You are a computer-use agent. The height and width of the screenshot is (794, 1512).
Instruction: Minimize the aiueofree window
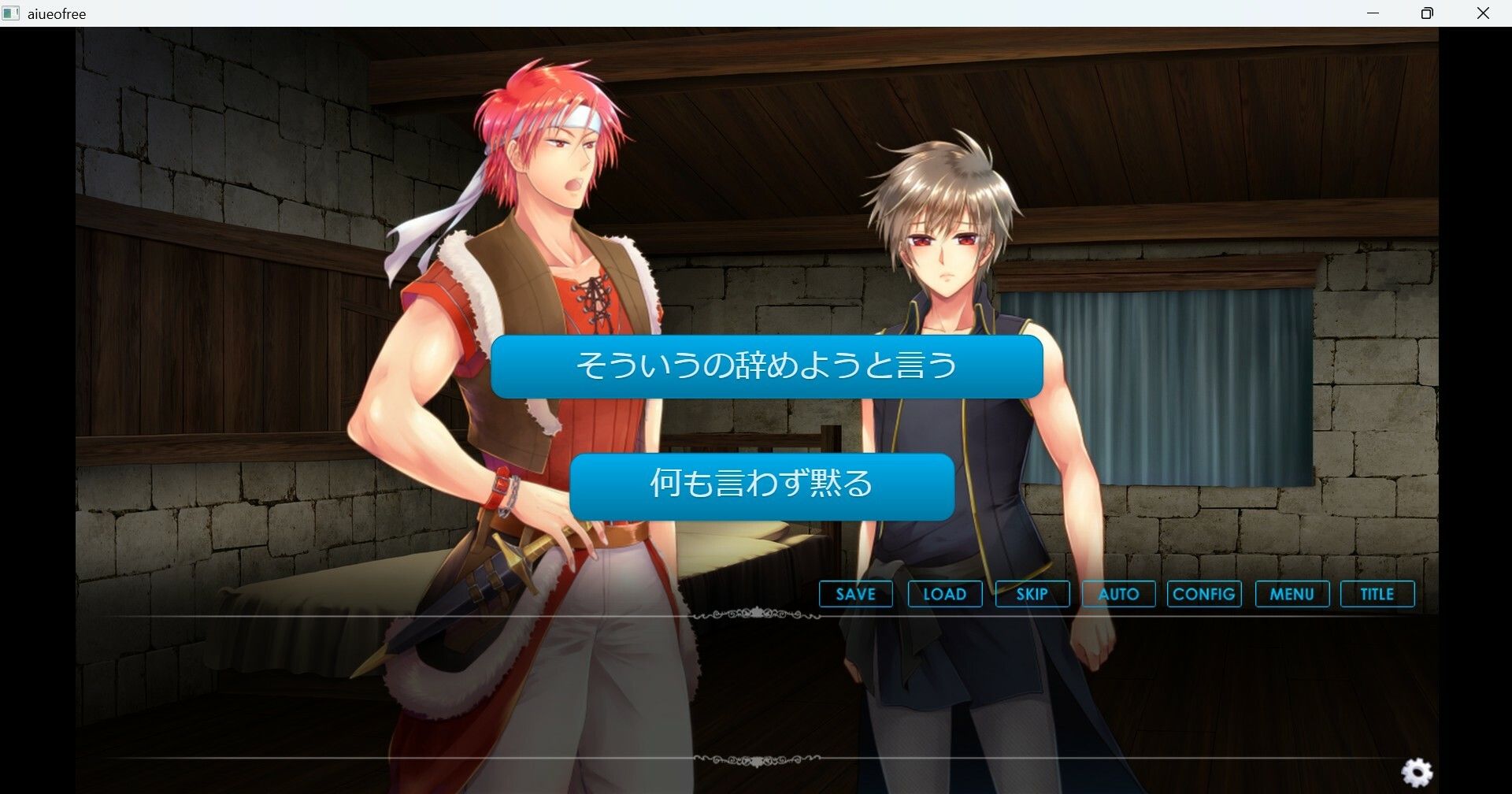click(1373, 13)
